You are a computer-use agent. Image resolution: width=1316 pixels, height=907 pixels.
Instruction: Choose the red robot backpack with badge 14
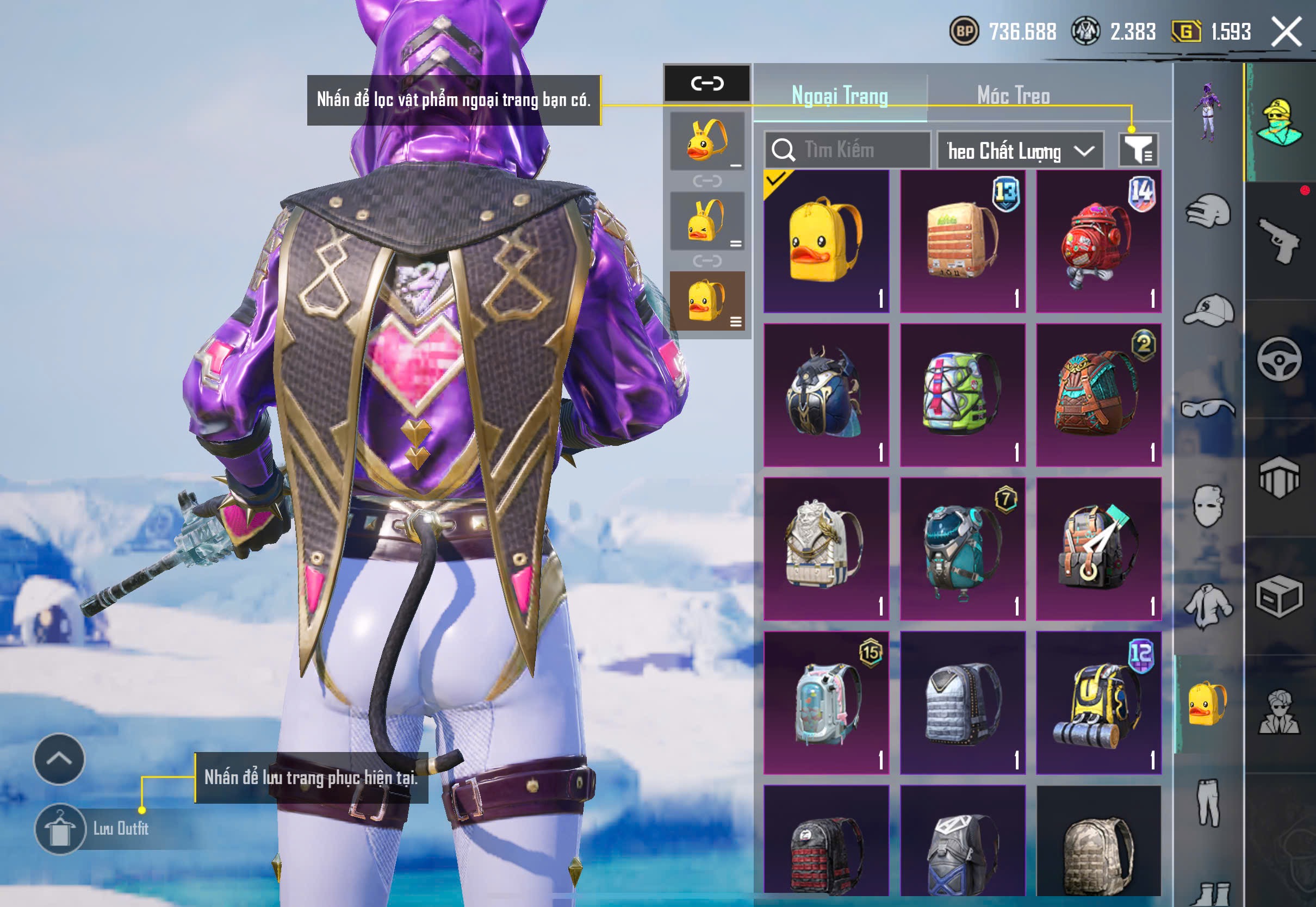tap(1098, 241)
